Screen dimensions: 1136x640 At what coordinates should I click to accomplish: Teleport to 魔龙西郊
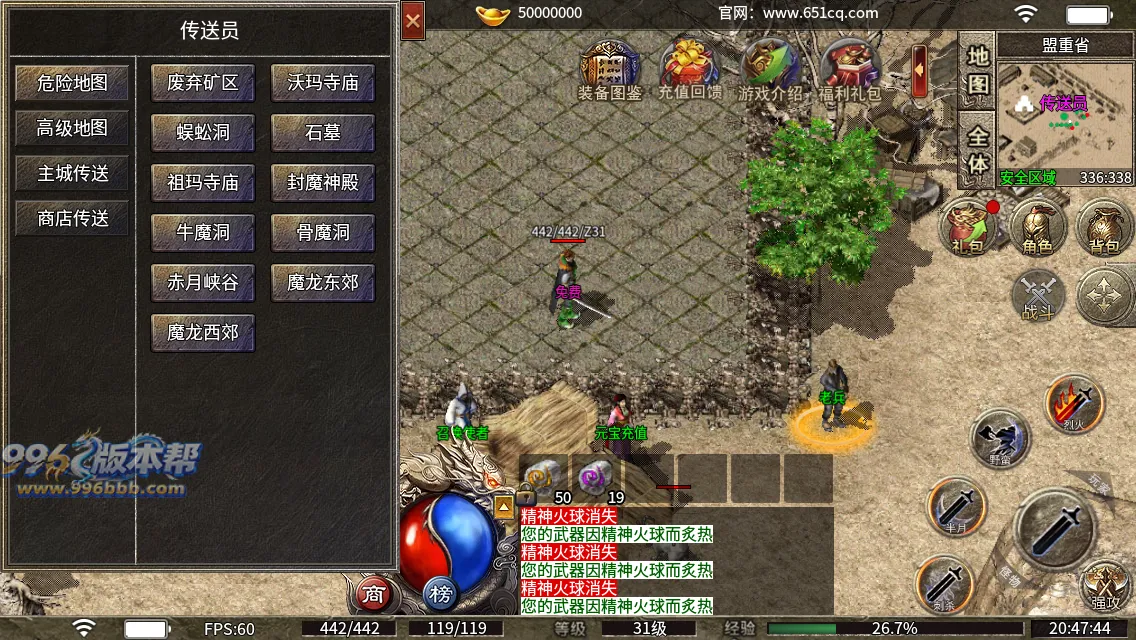(x=203, y=332)
